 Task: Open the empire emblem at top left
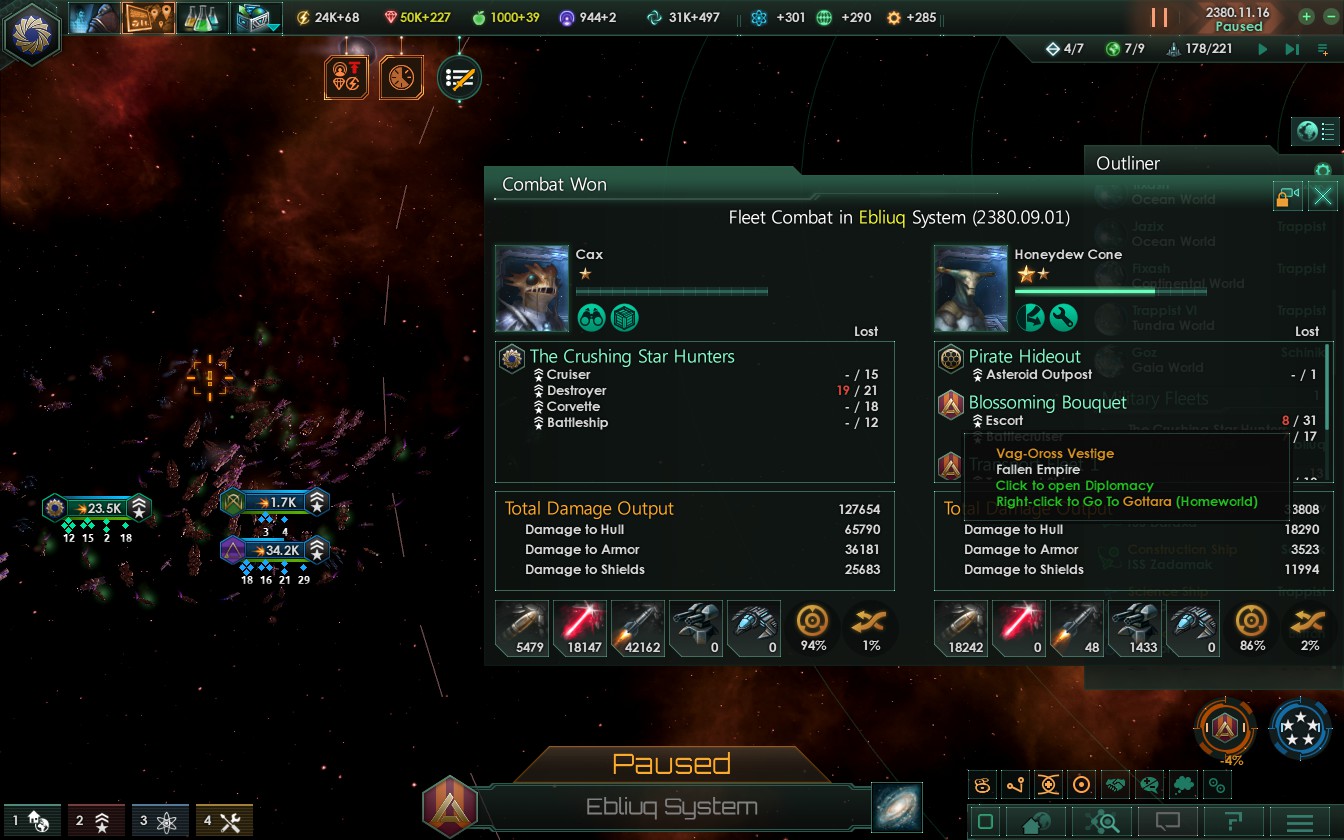click(33, 33)
